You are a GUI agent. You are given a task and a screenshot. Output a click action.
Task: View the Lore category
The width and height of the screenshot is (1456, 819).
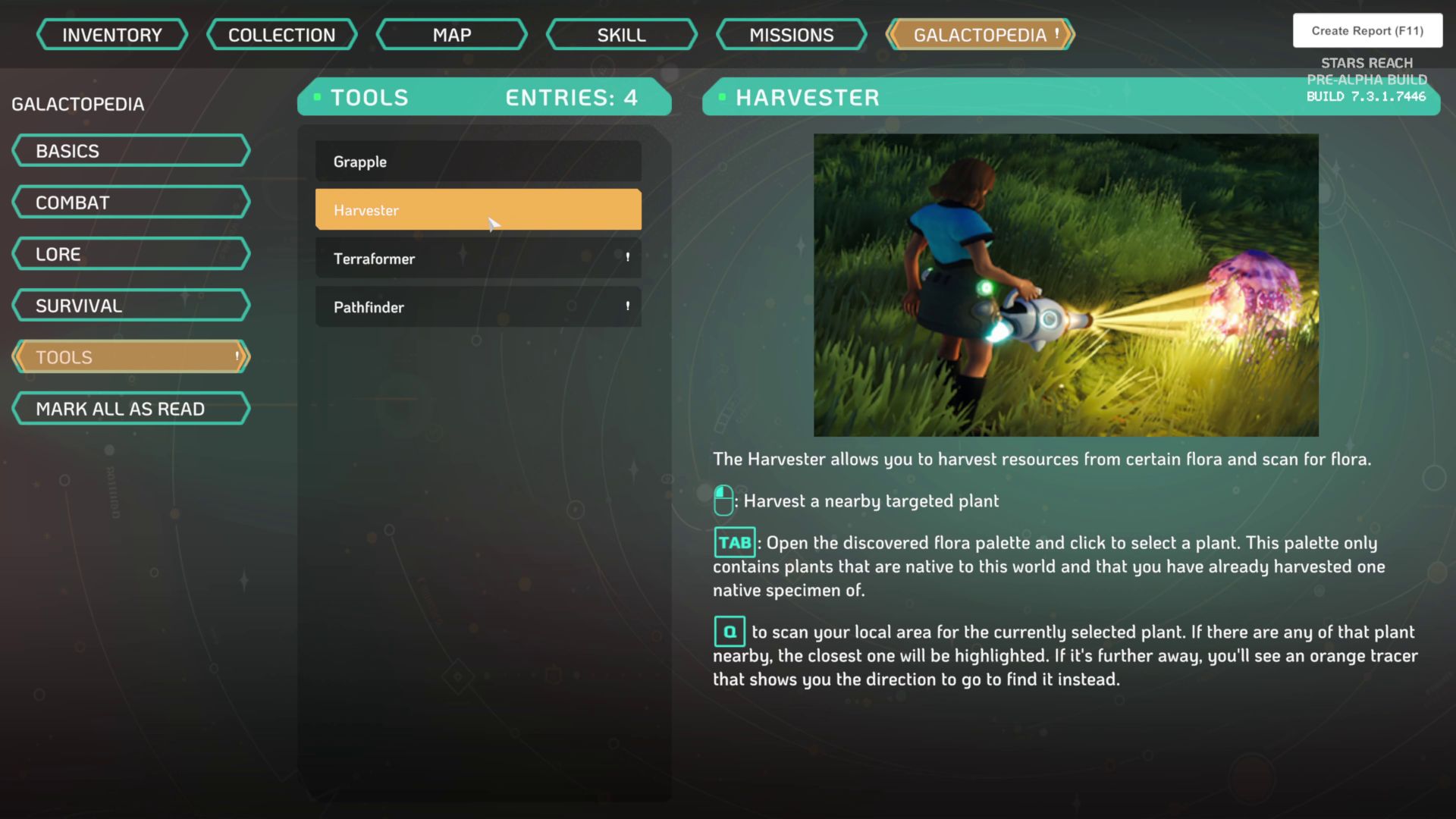tap(130, 254)
